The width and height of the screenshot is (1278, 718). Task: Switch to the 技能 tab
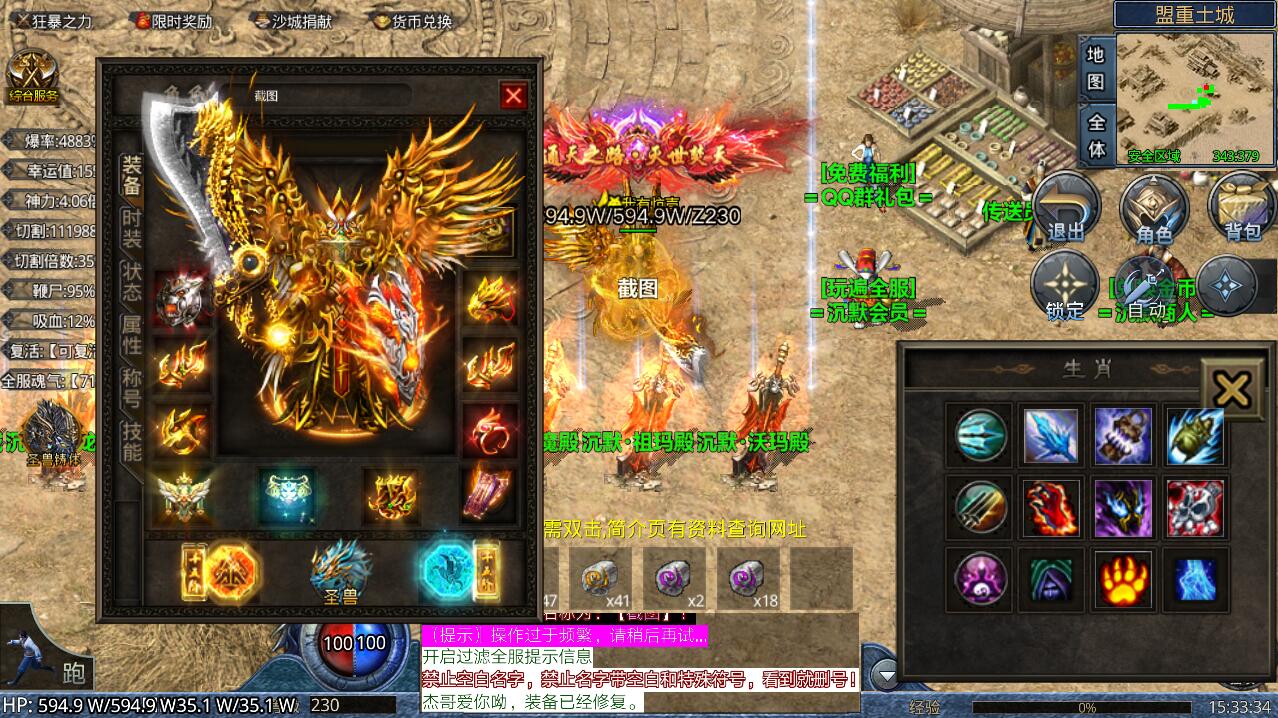coord(132,442)
